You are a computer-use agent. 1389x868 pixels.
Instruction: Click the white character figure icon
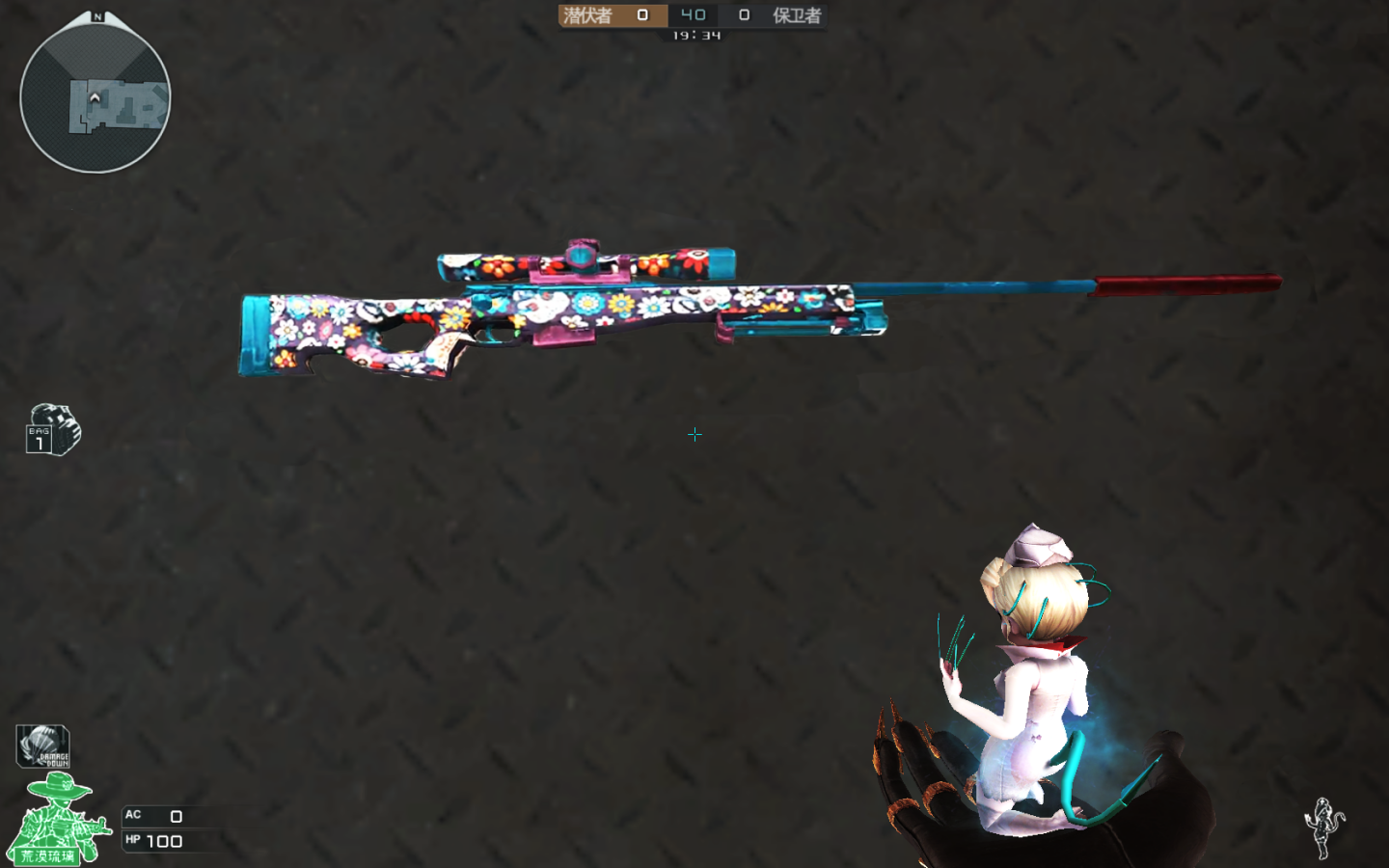[1324, 827]
